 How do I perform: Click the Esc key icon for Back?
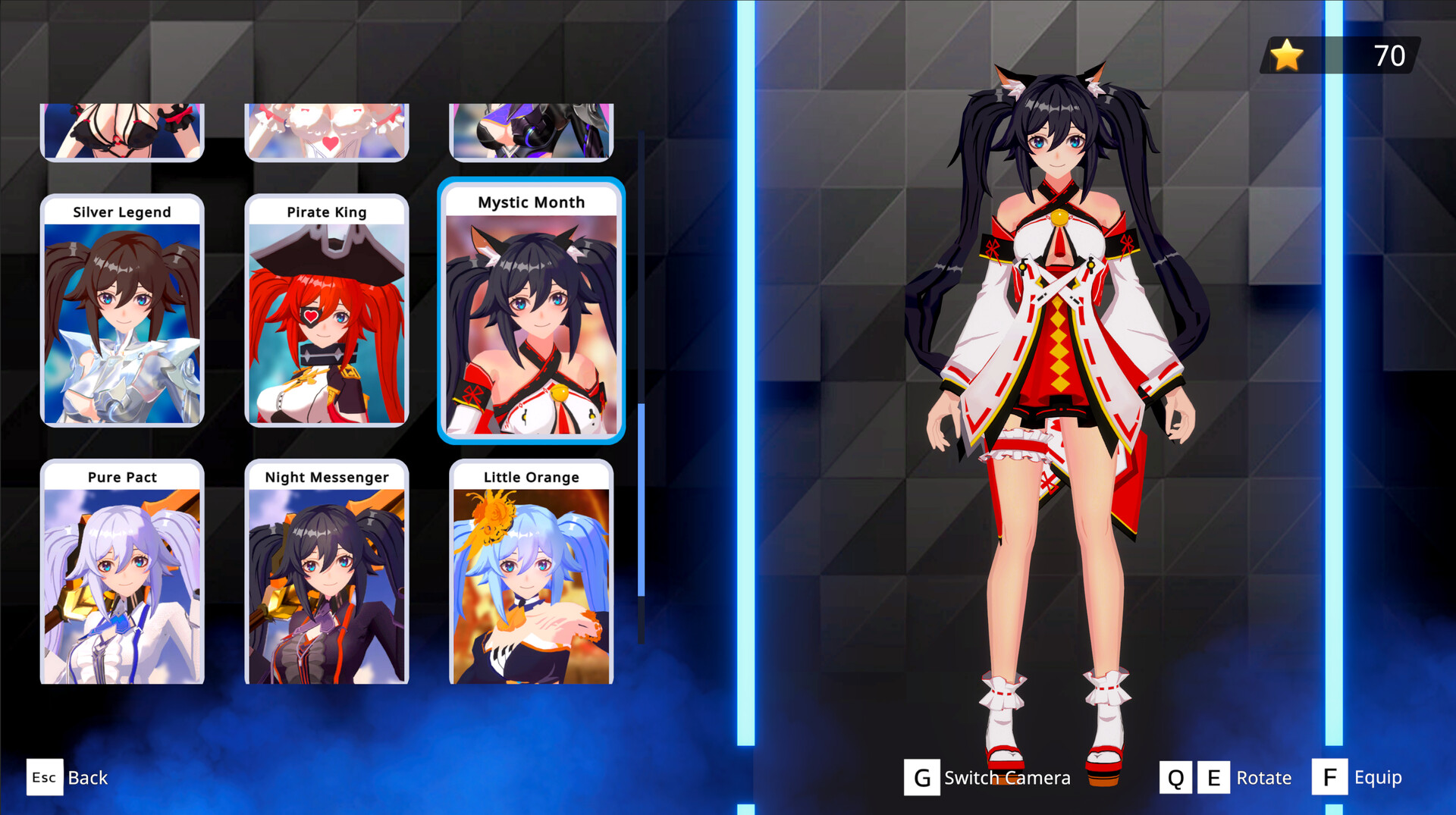(44, 777)
